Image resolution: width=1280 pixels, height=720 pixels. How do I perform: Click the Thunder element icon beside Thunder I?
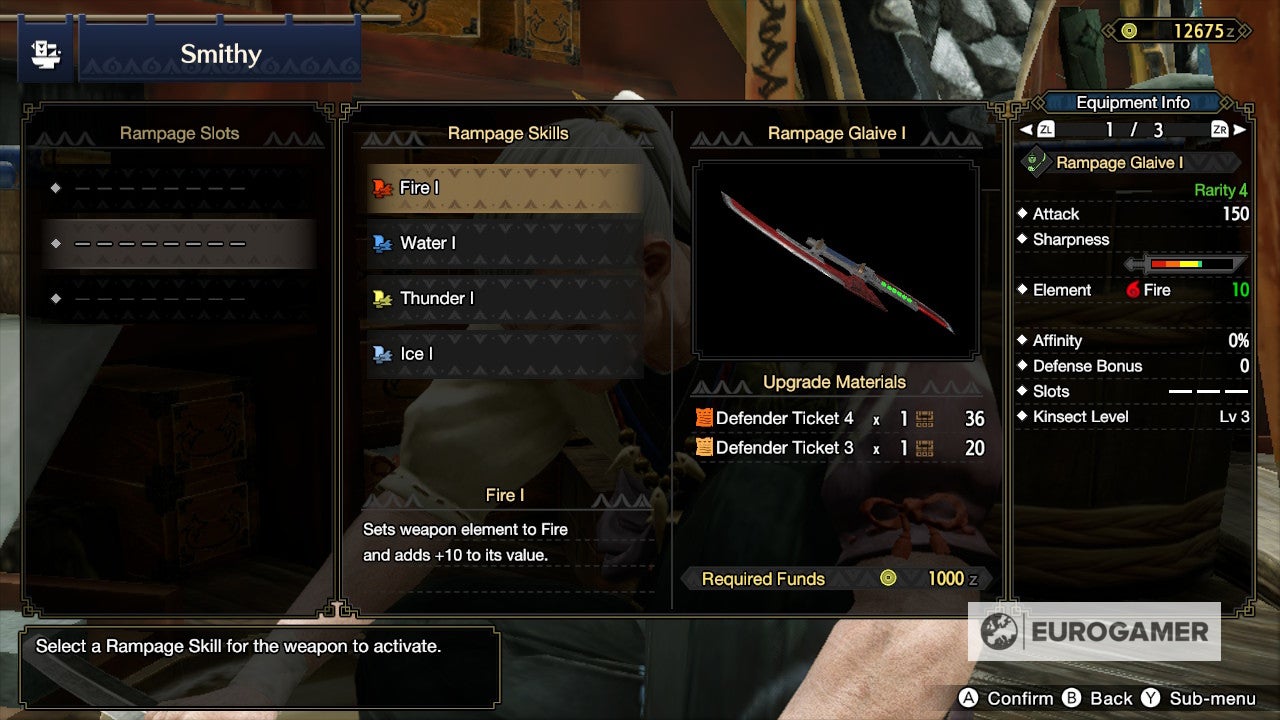[383, 298]
